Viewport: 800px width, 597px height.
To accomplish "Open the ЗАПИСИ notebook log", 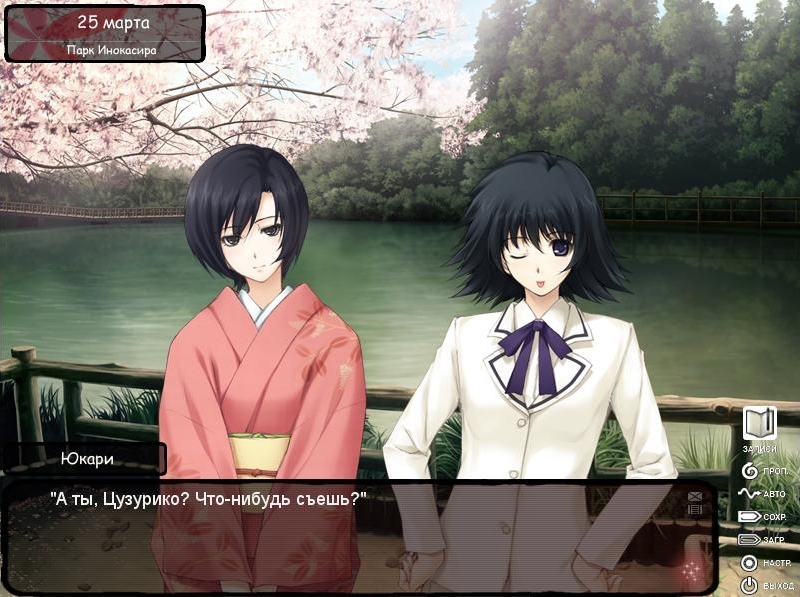I will [x=759, y=424].
